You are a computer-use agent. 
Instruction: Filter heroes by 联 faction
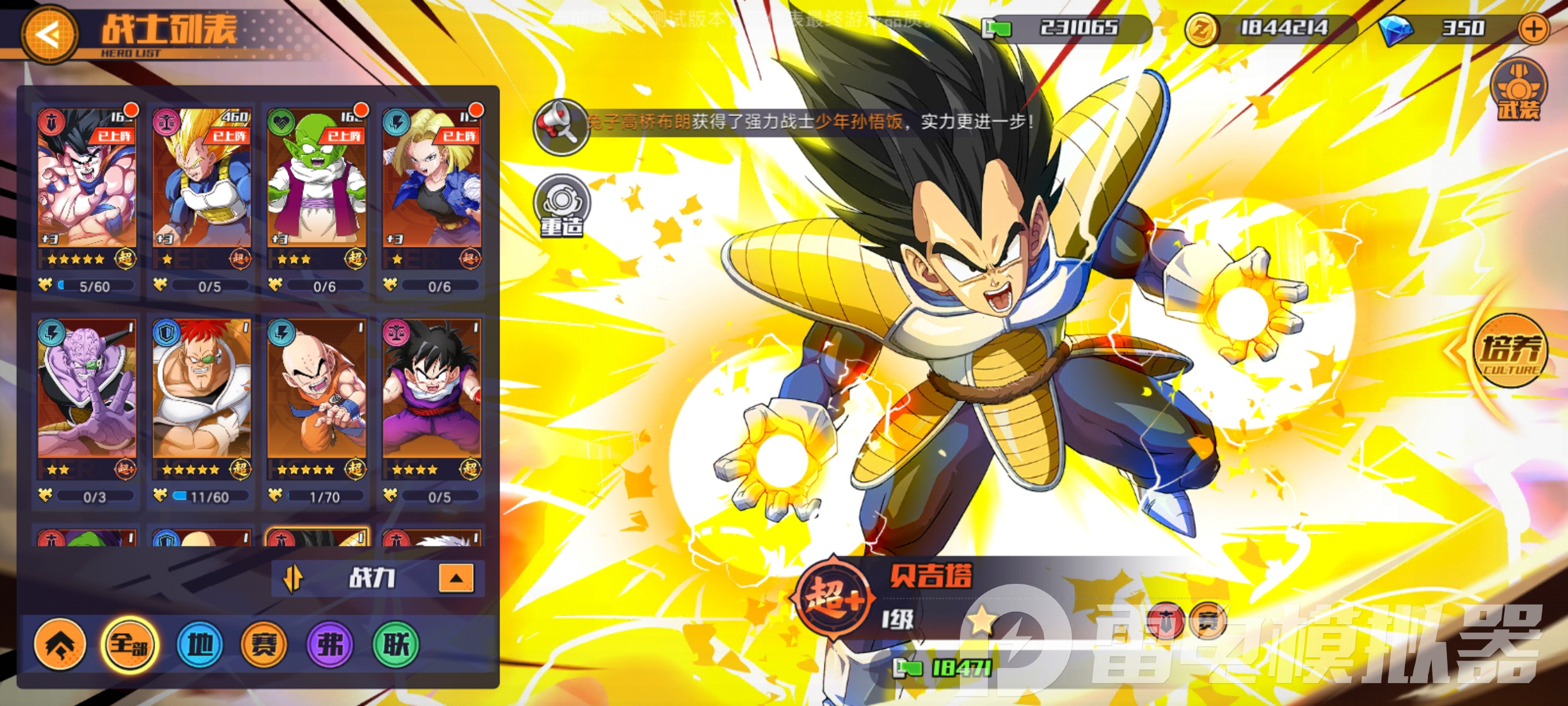[396, 643]
